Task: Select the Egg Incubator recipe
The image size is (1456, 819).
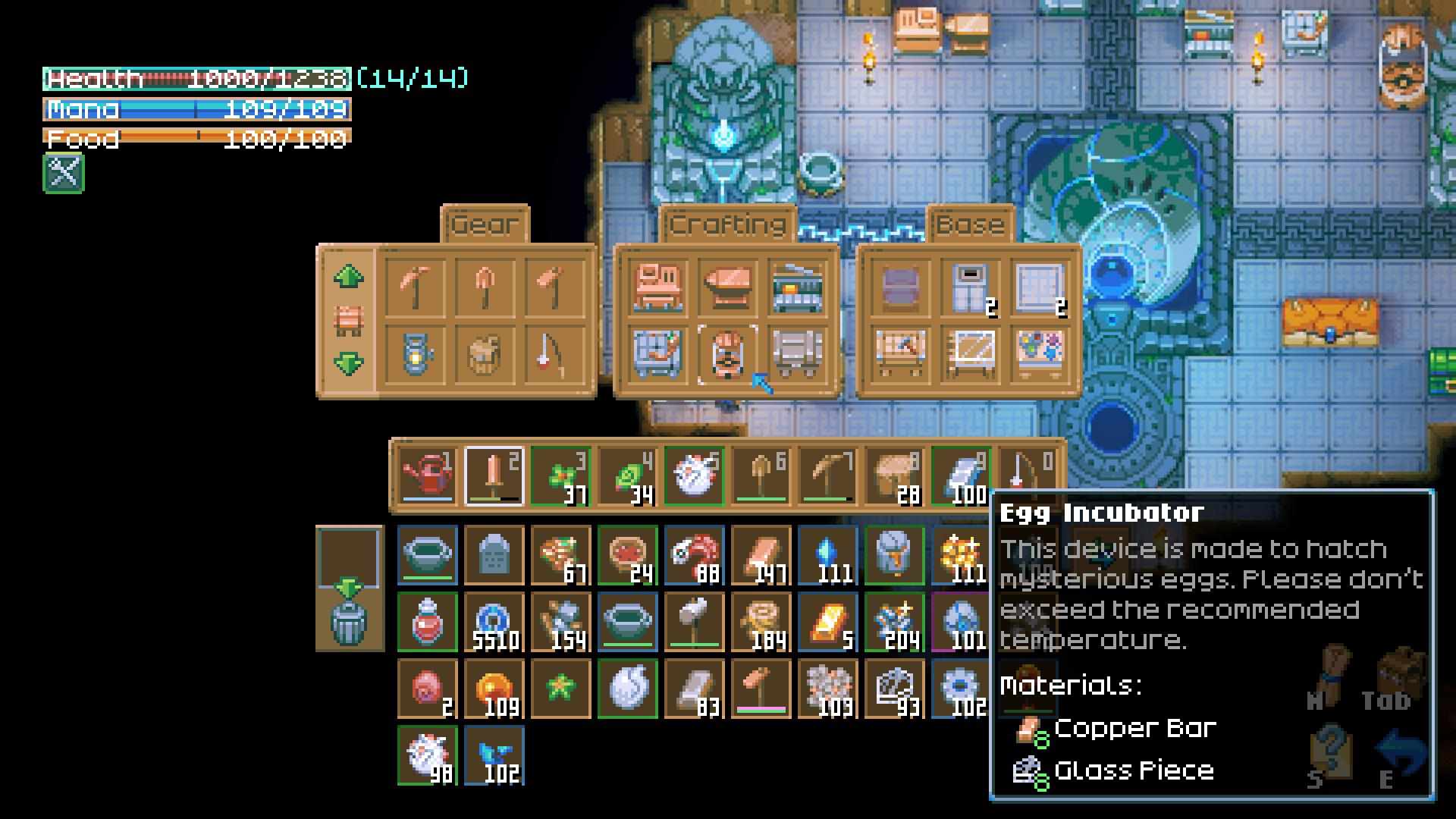Action: tap(726, 353)
